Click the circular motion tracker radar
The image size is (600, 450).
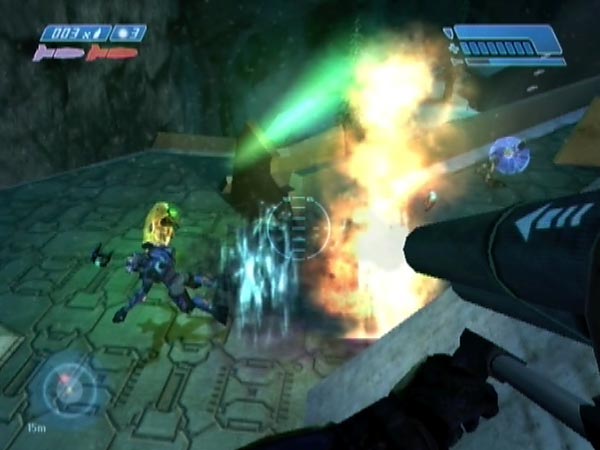(x=69, y=386)
